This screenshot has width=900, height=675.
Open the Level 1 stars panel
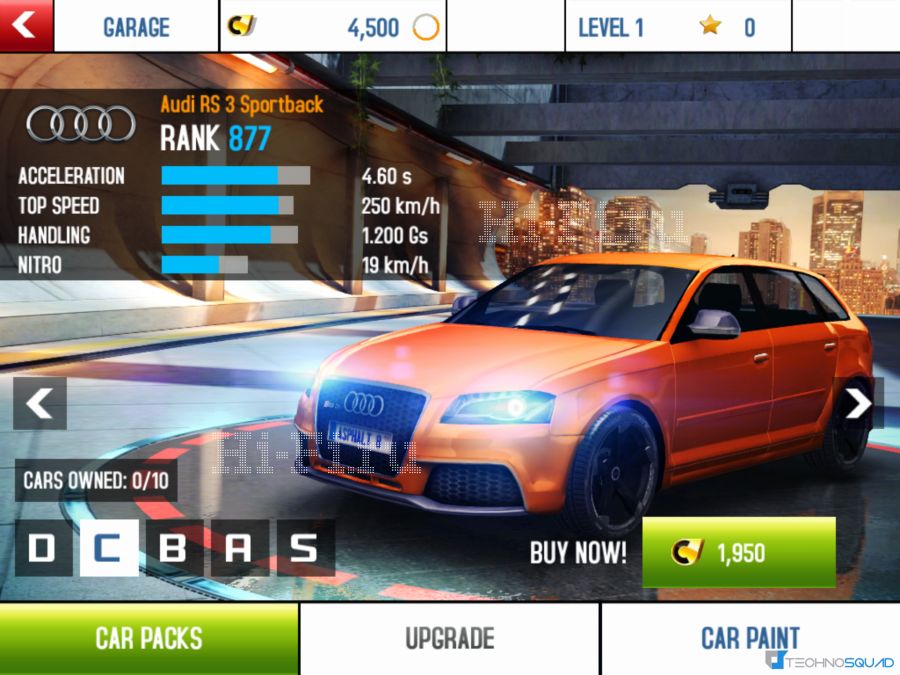click(x=678, y=26)
